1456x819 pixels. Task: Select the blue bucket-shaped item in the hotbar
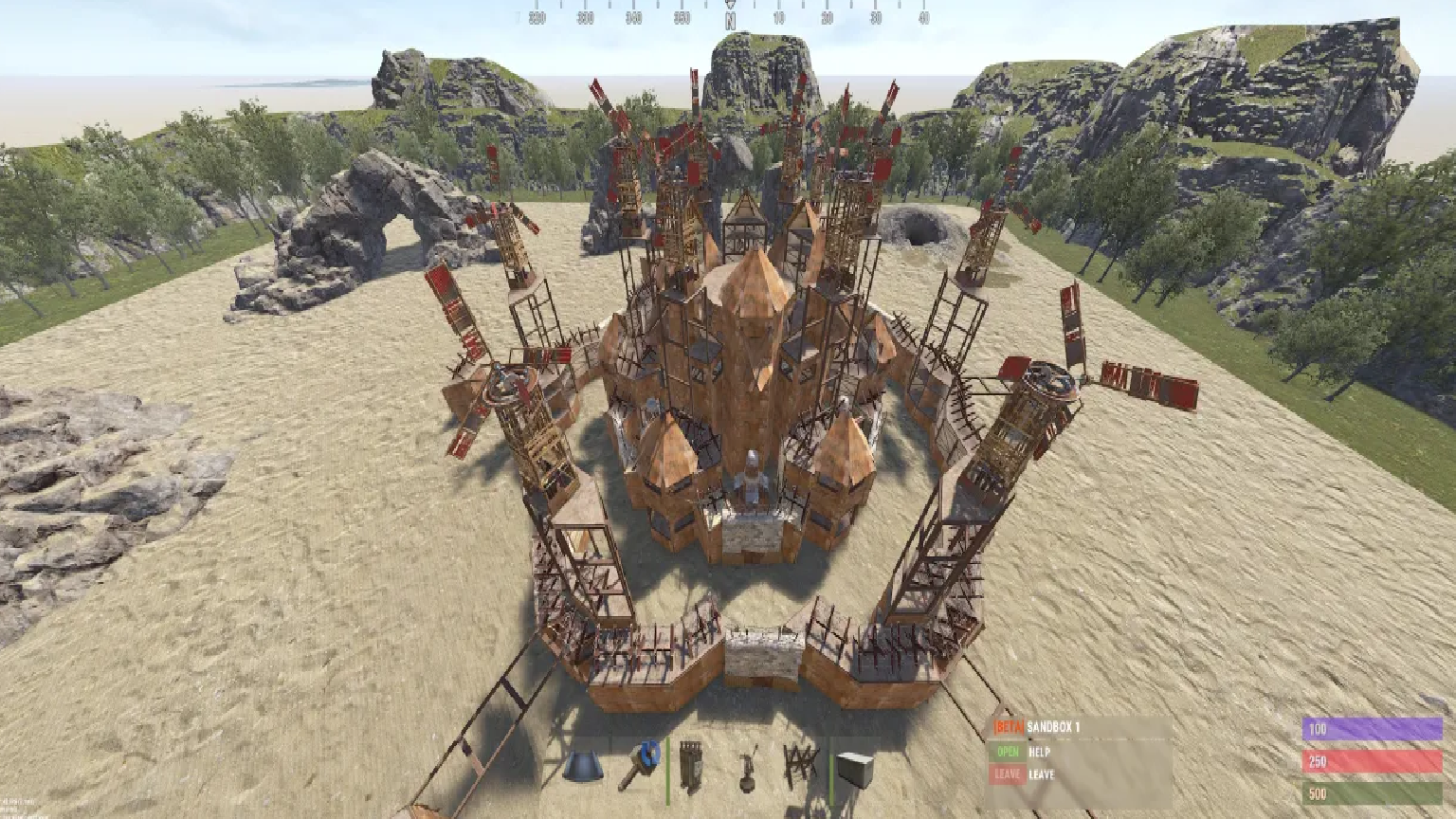click(x=583, y=766)
